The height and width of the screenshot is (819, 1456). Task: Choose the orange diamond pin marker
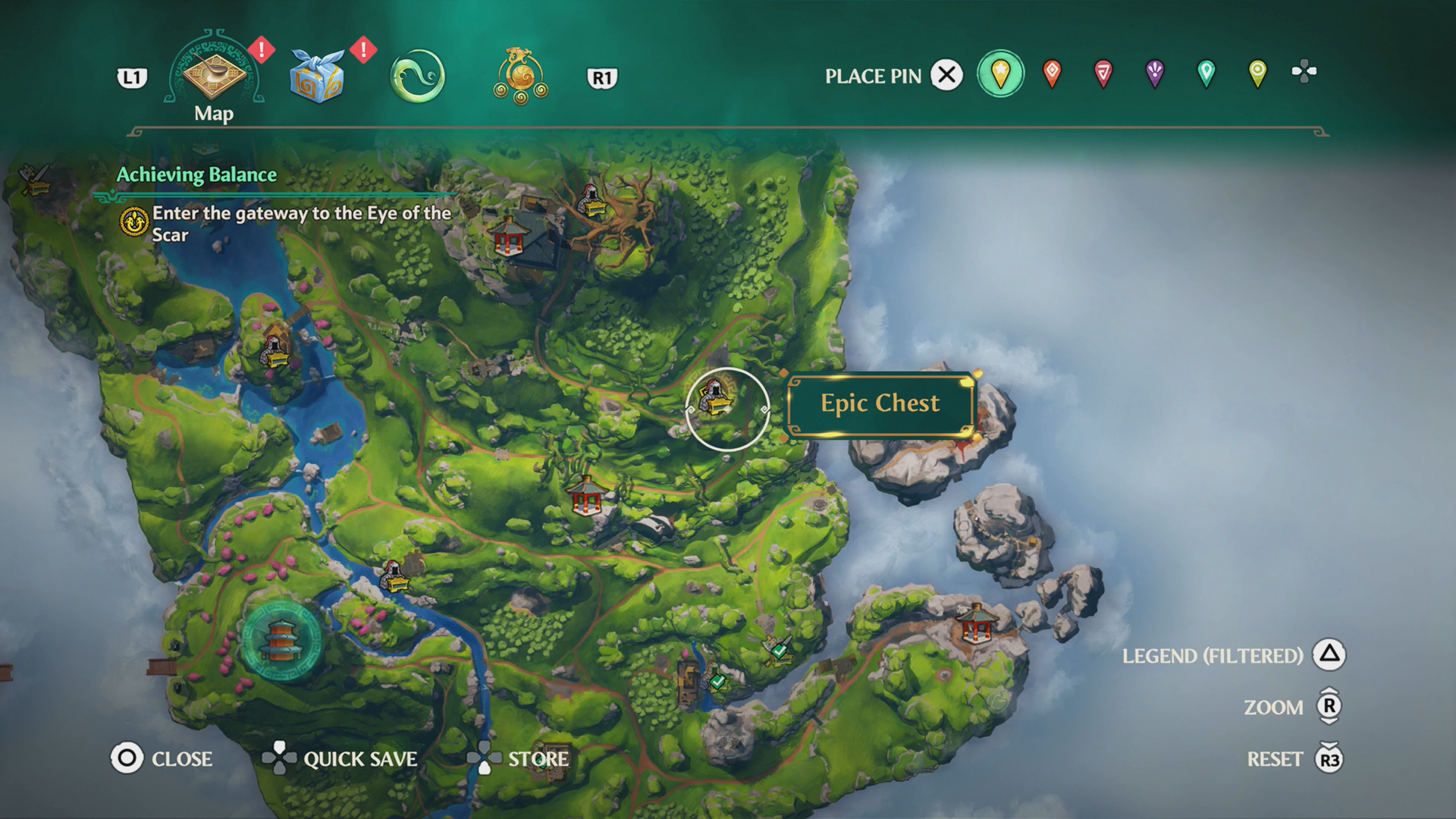pos(1053,73)
